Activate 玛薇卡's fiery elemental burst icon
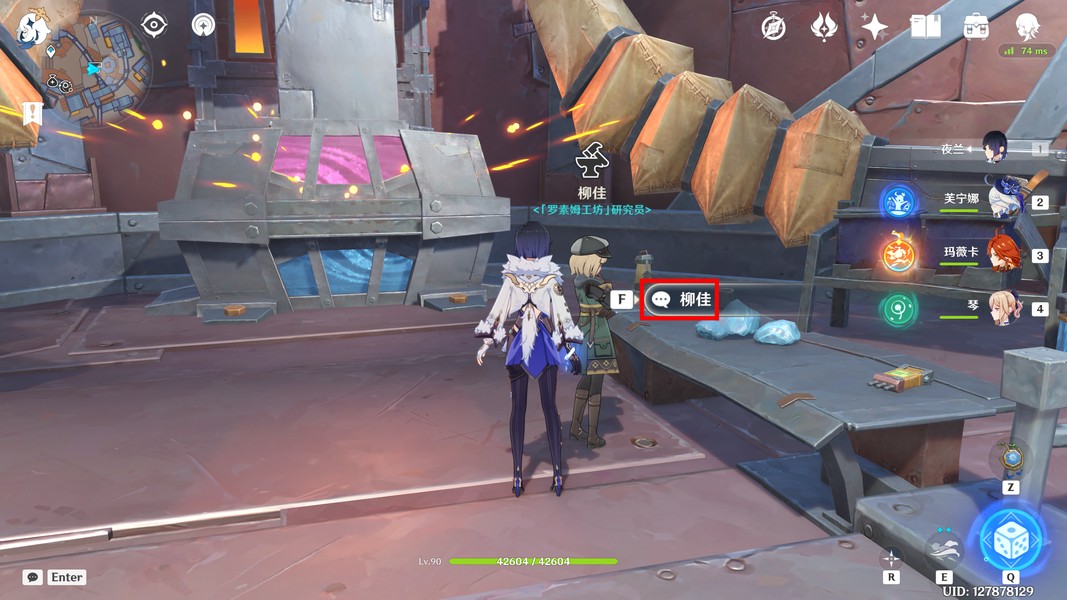This screenshot has width=1067, height=600. pyautogui.click(x=898, y=254)
